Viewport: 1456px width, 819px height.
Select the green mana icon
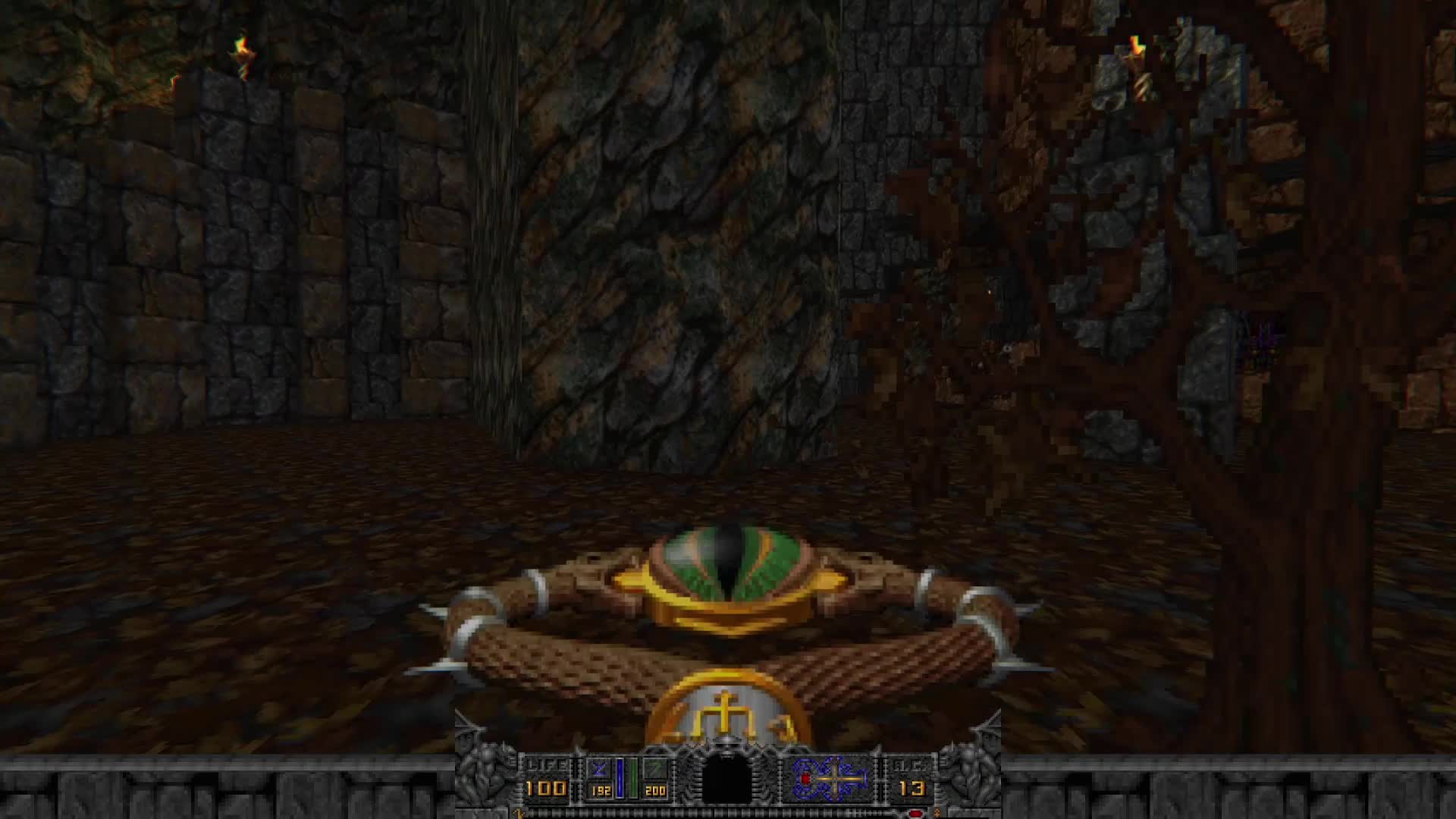point(655,769)
